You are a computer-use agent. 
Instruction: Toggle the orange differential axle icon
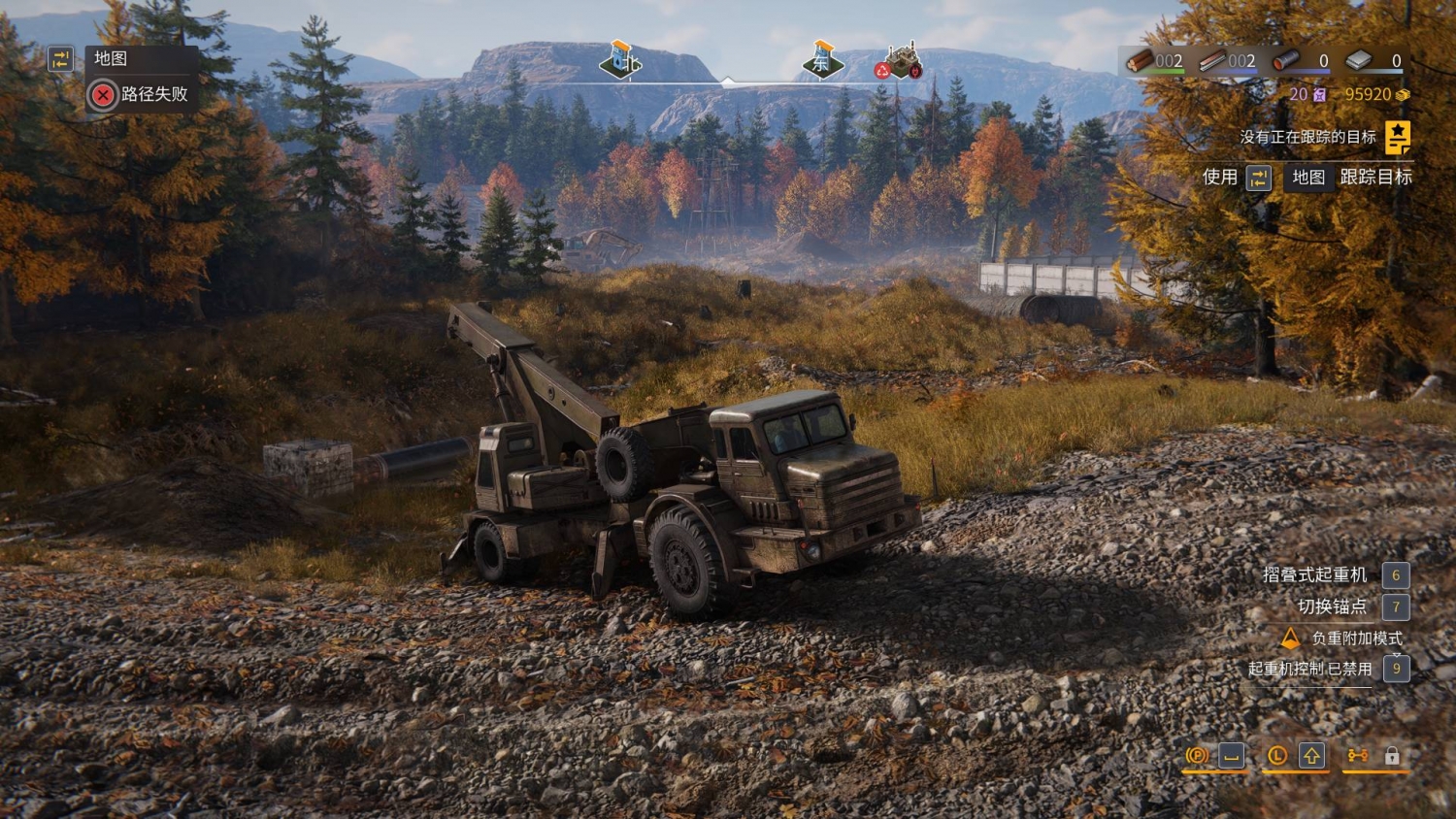click(1357, 755)
